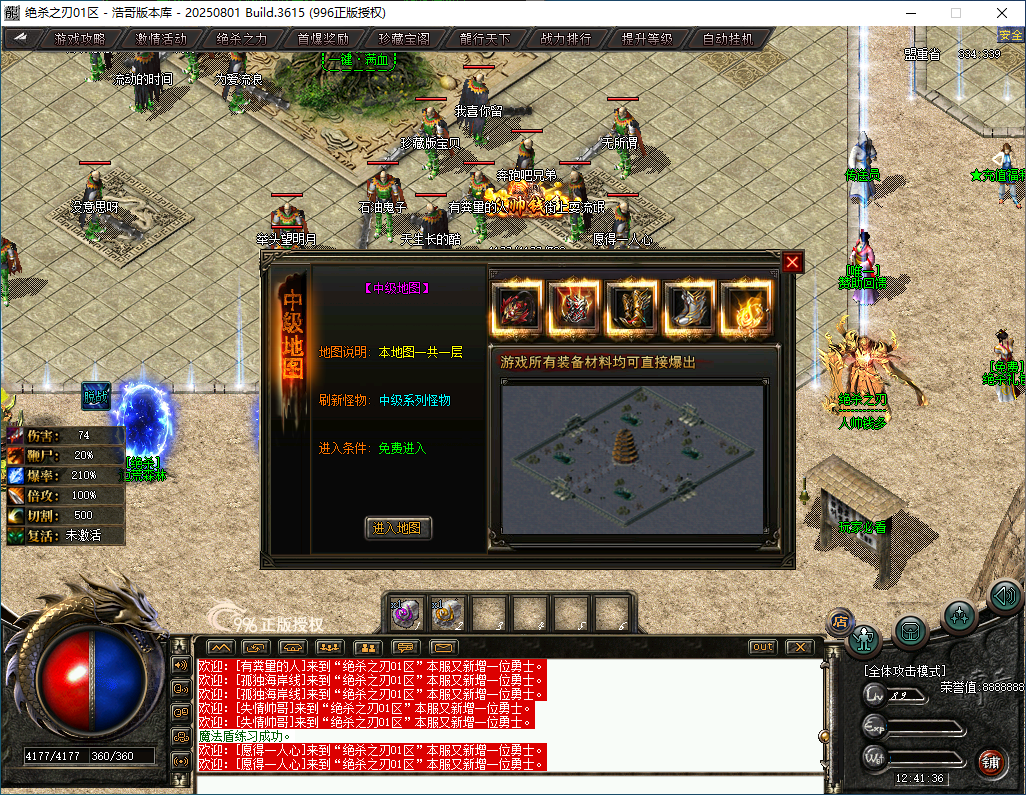Open the 游戏攻略 game guide menu
Image resolution: width=1026 pixels, height=795 pixels.
pos(80,39)
